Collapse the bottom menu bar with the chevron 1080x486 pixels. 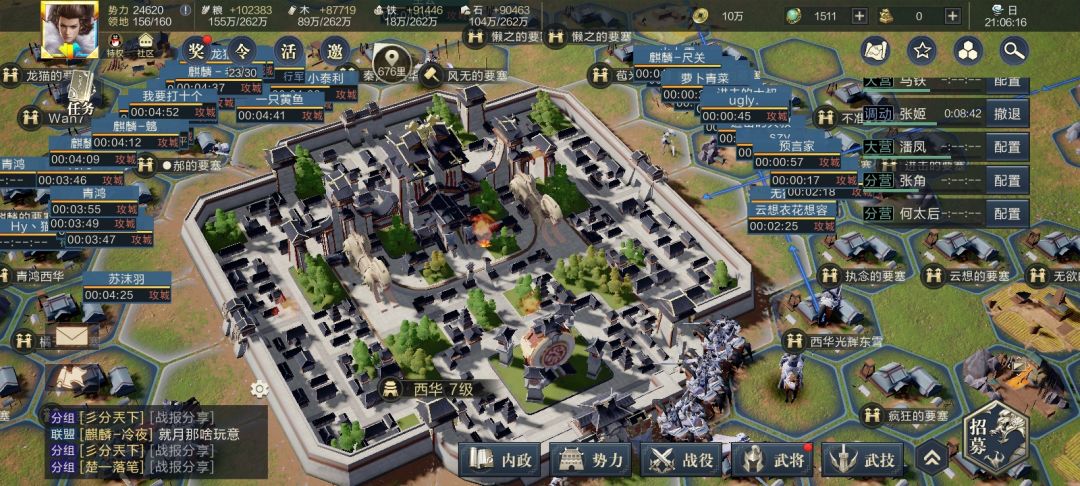(931, 459)
